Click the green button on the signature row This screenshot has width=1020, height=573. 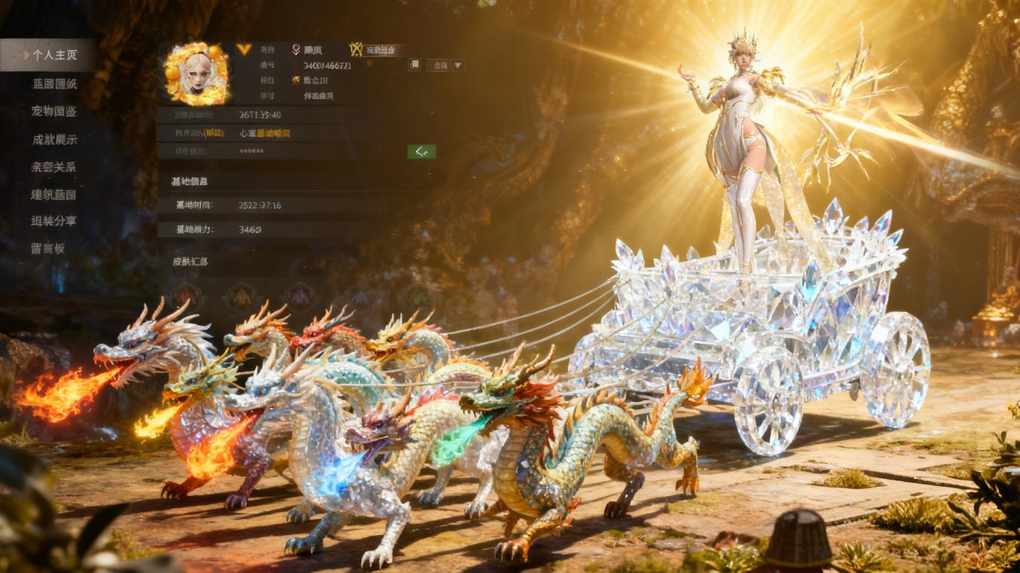point(421,151)
